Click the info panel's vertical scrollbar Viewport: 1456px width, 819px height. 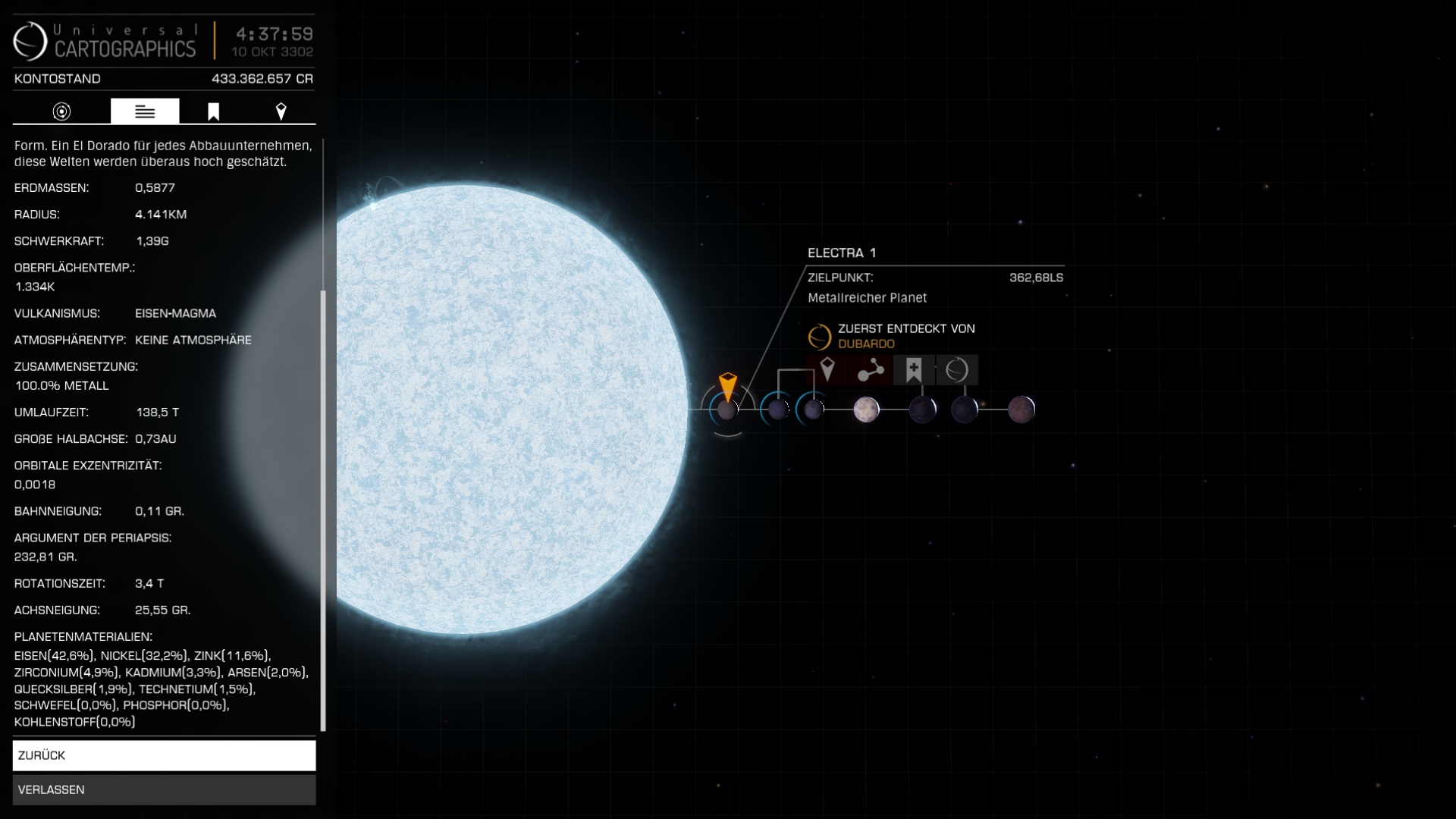tap(324, 508)
